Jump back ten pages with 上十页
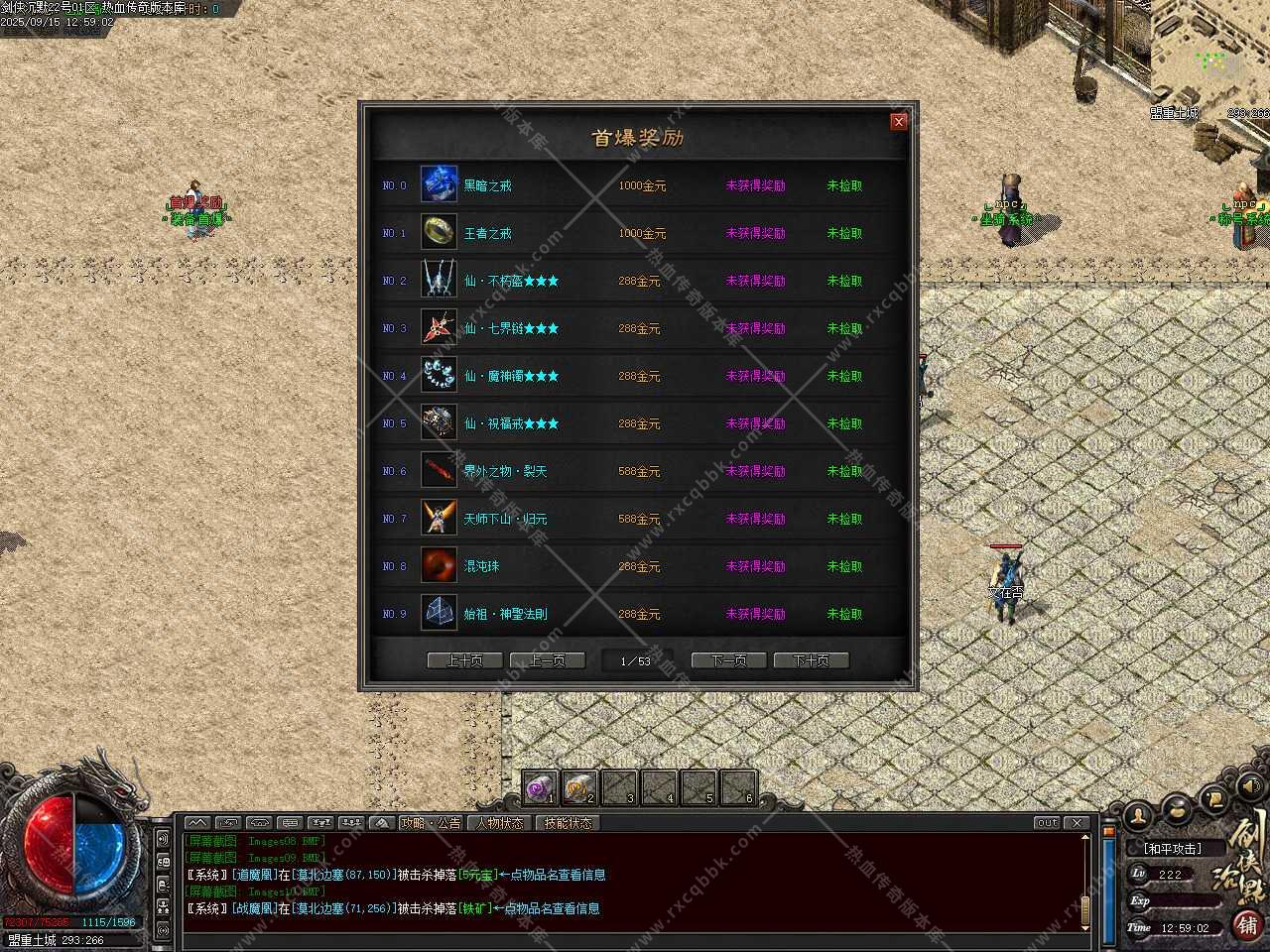The image size is (1270, 952). tap(464, 660)
